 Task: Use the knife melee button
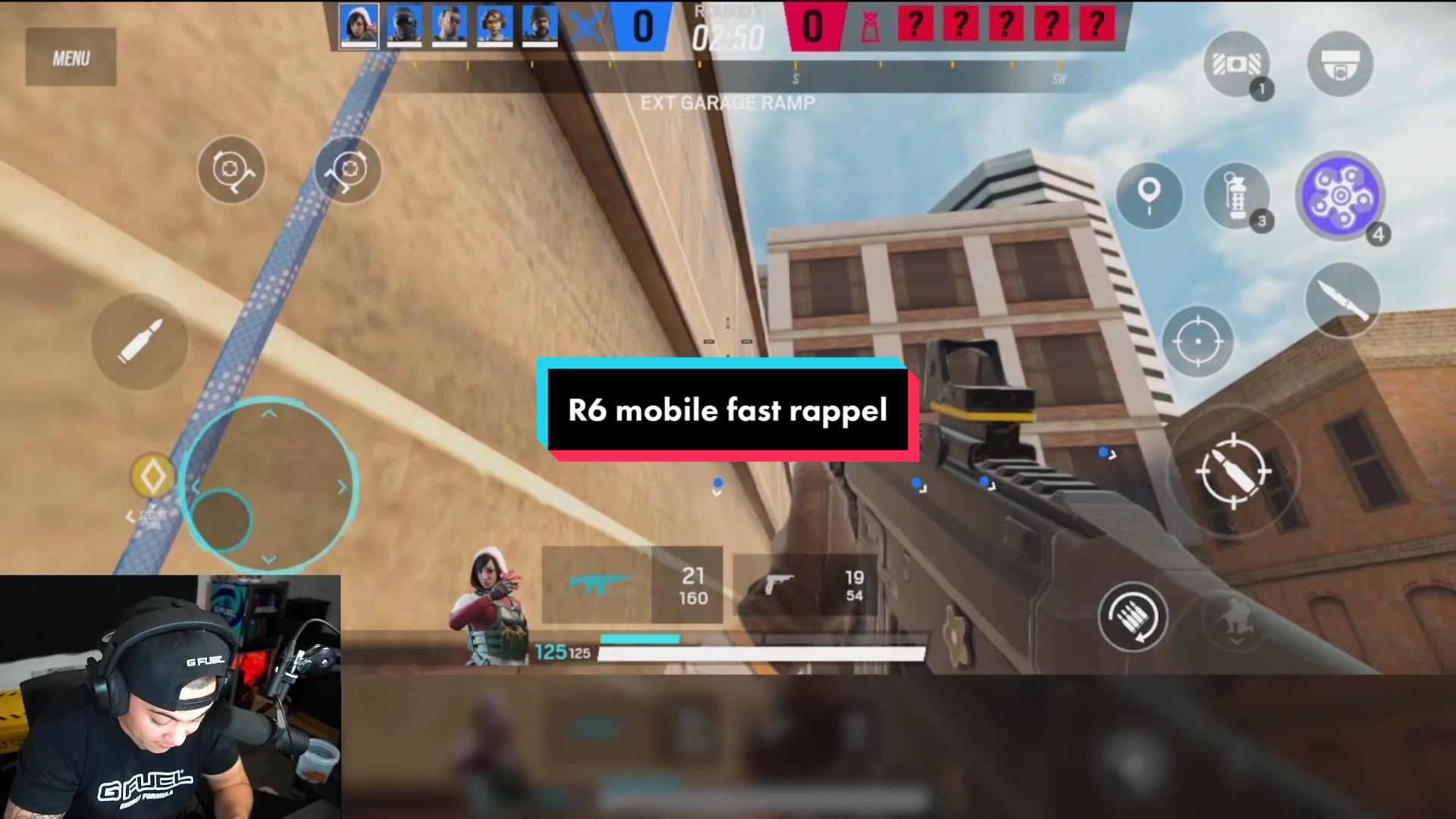[1342, 300]
